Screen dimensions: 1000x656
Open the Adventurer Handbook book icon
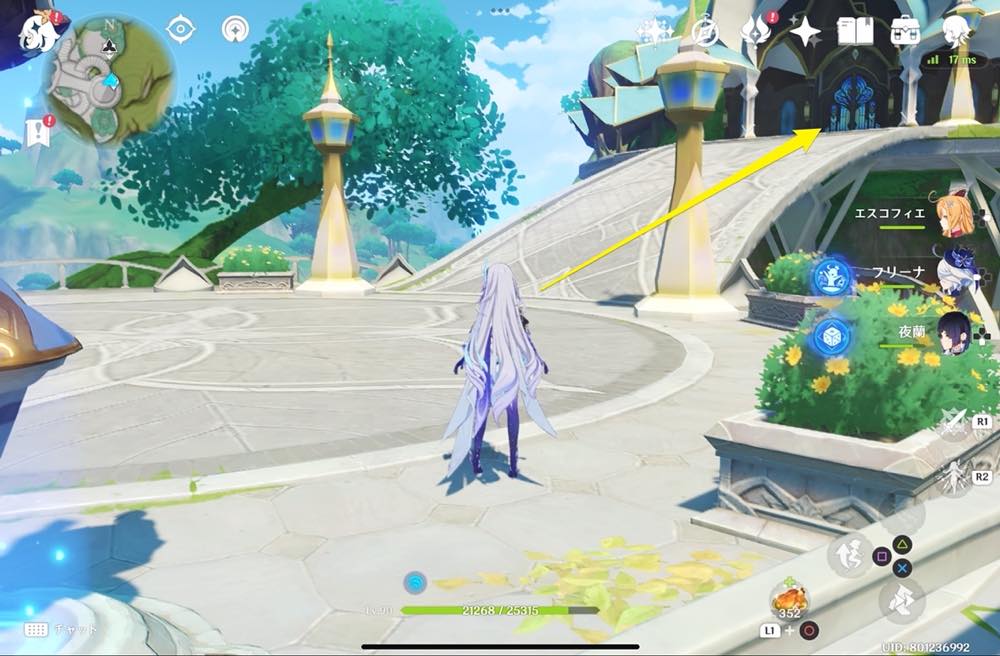point(855,31)
